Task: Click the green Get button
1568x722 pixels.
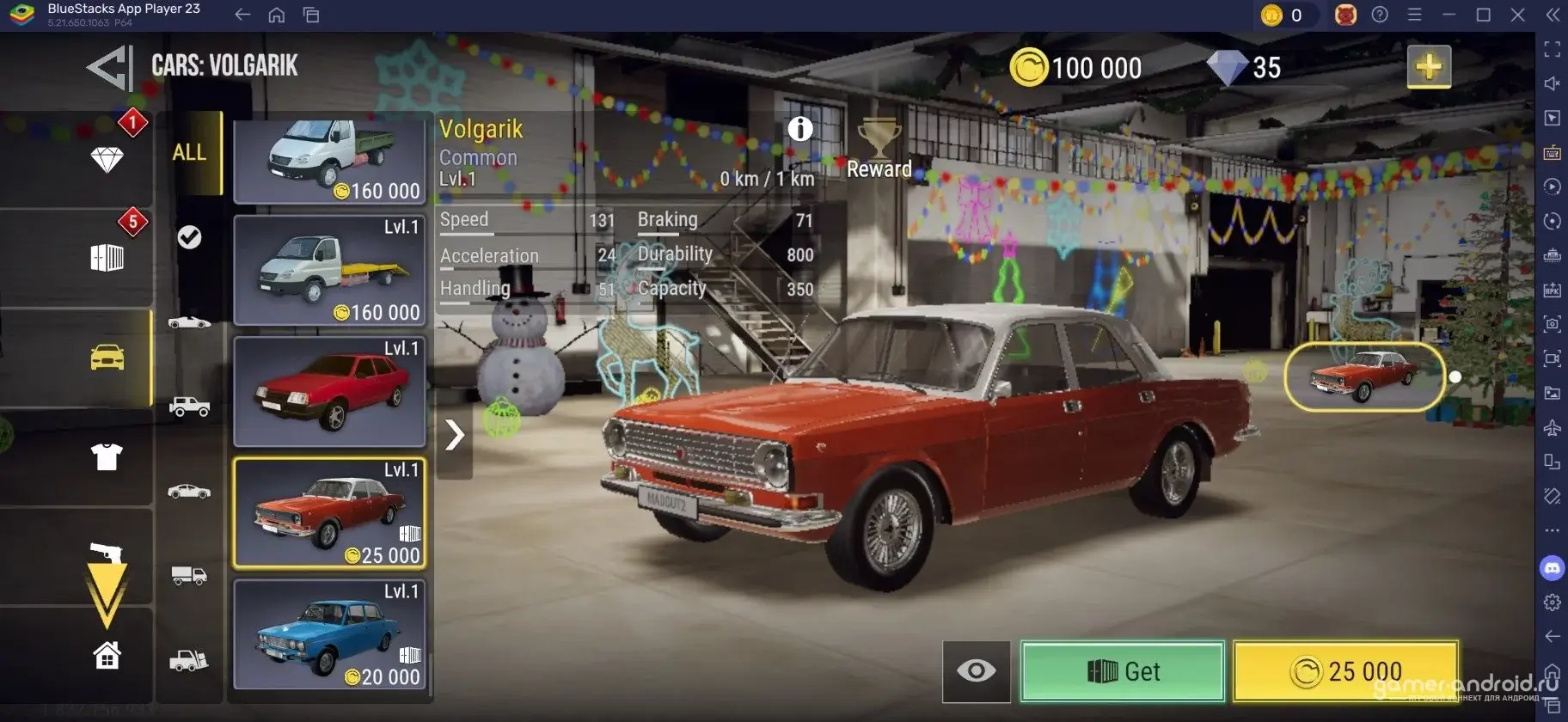Action: point(1122,670)
